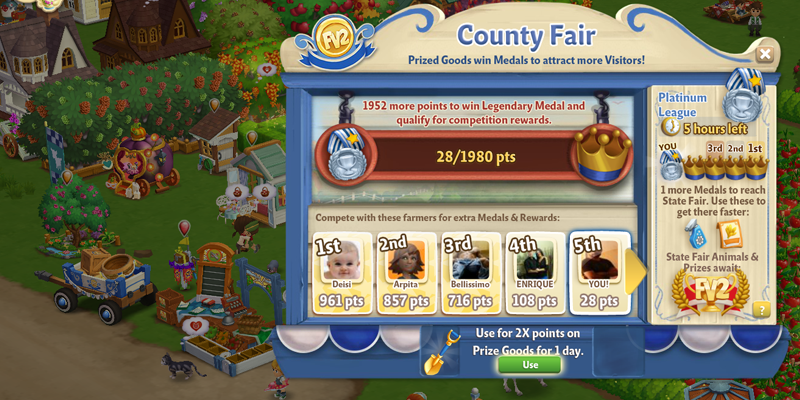Close the County Fair window
The width and height of the screenshot is (800, 400).
(764, 54)
